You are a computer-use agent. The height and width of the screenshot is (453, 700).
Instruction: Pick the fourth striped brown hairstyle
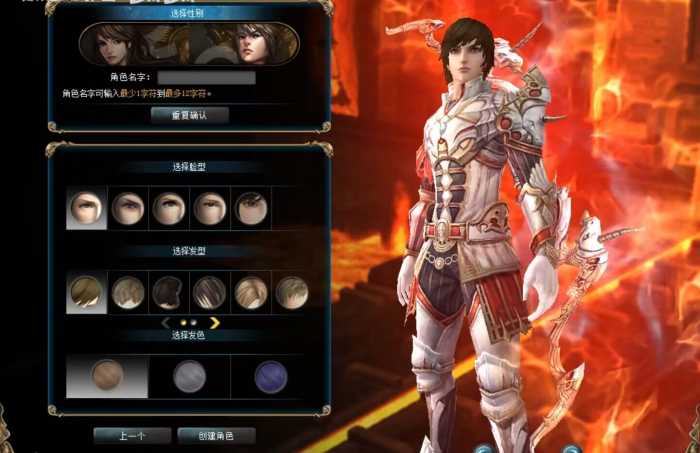(209, 293)
